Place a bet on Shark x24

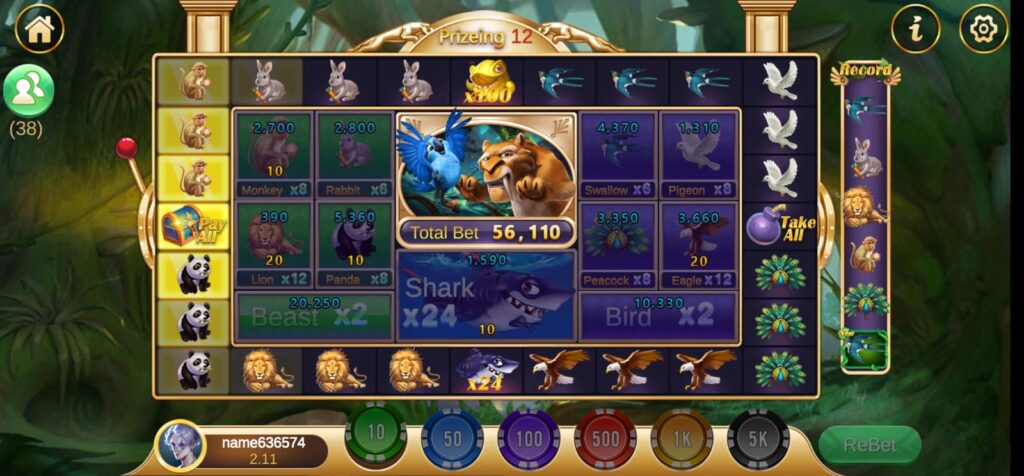point(486,296)
